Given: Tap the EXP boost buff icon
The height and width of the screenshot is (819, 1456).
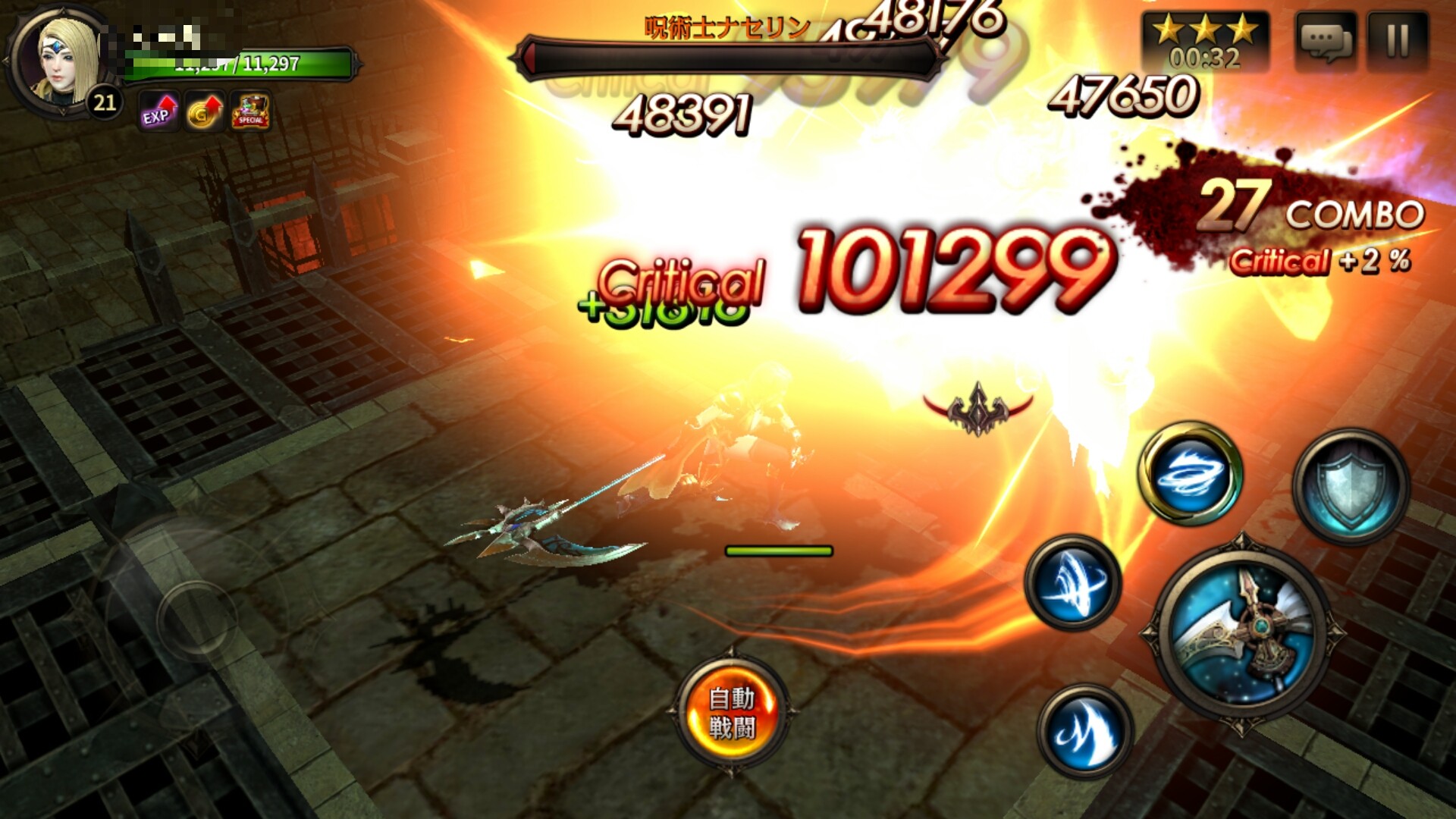Looking at the screenshot, I should pyautogui.click(x=158, y=112).
